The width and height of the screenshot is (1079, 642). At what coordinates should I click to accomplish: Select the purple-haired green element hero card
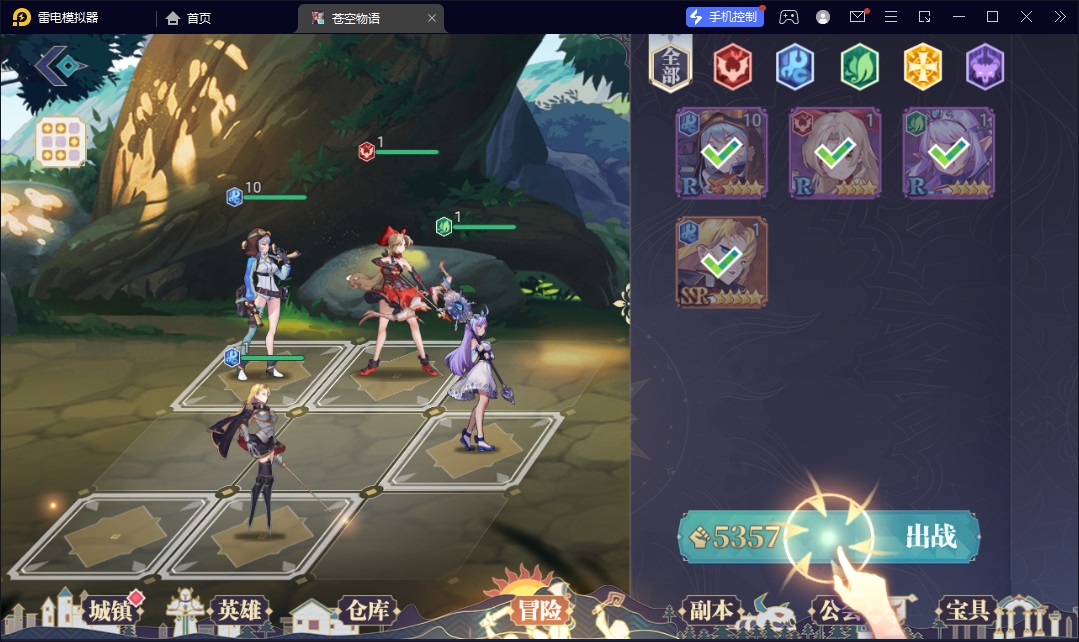tap(948, 153)
